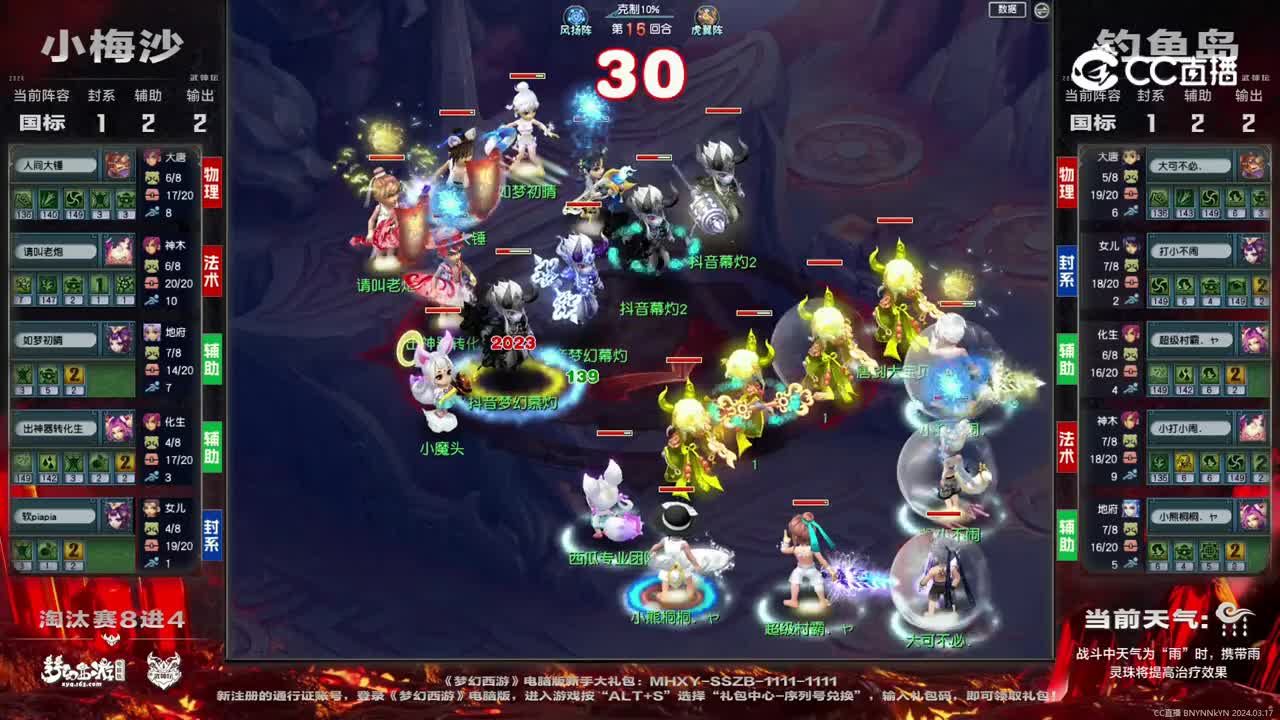Viewport: 1280px width, 720px height.
Task: Click the 风扬阵 formation icon
Action: 575,13
